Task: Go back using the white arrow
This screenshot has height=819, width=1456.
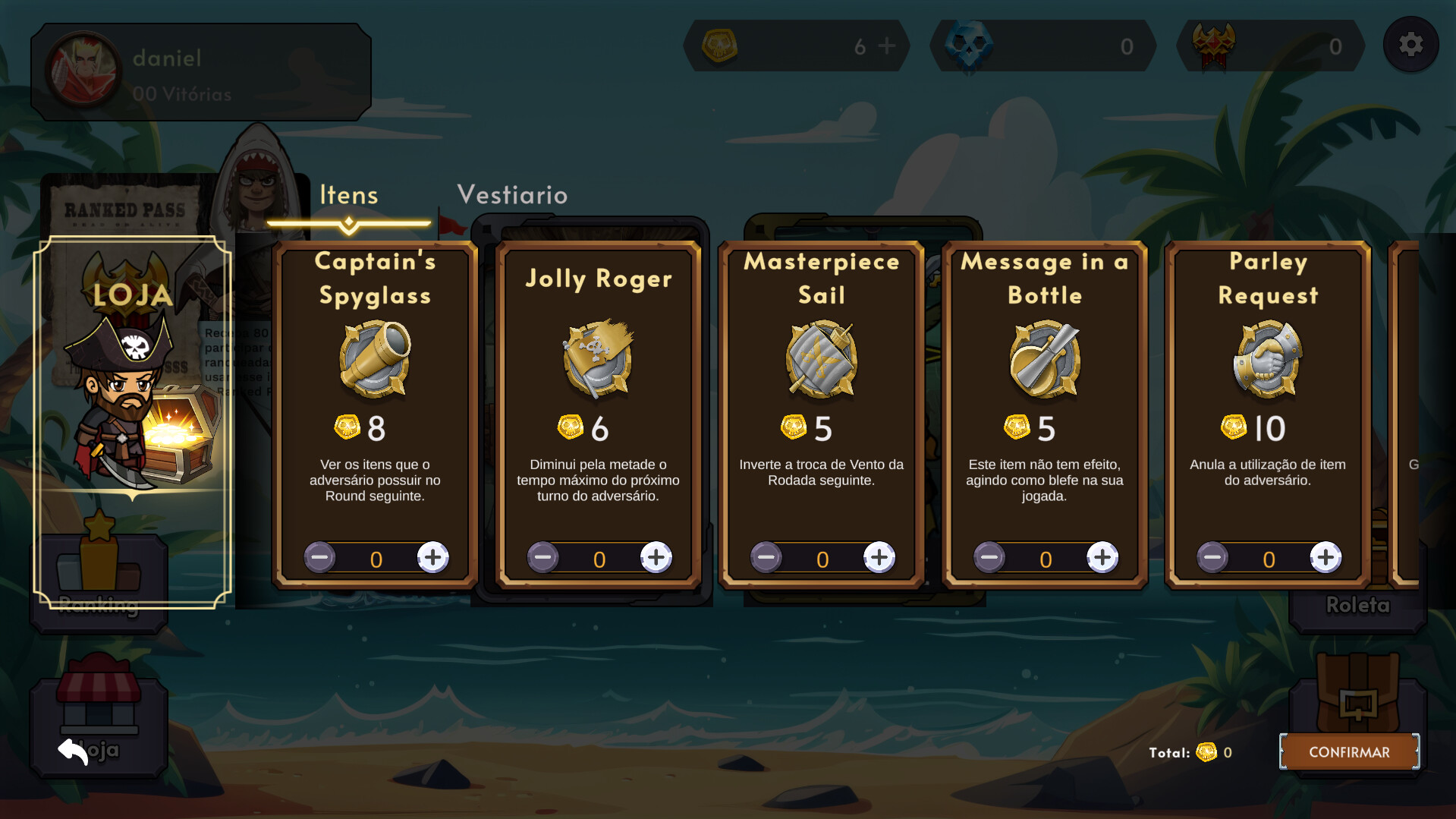Action: 73,751
